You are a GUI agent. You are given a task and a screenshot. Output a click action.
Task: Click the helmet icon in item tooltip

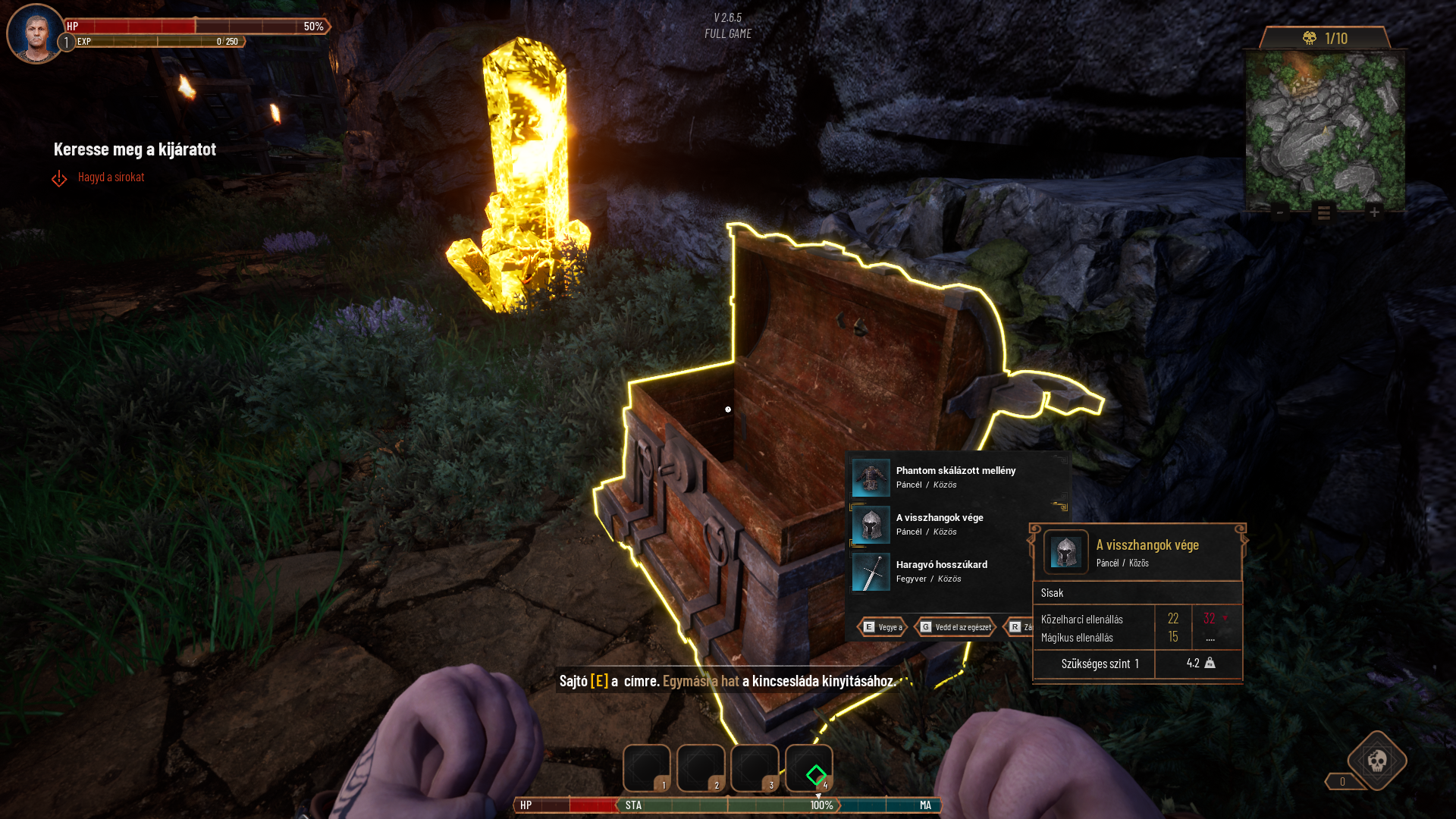(1065, 552)
